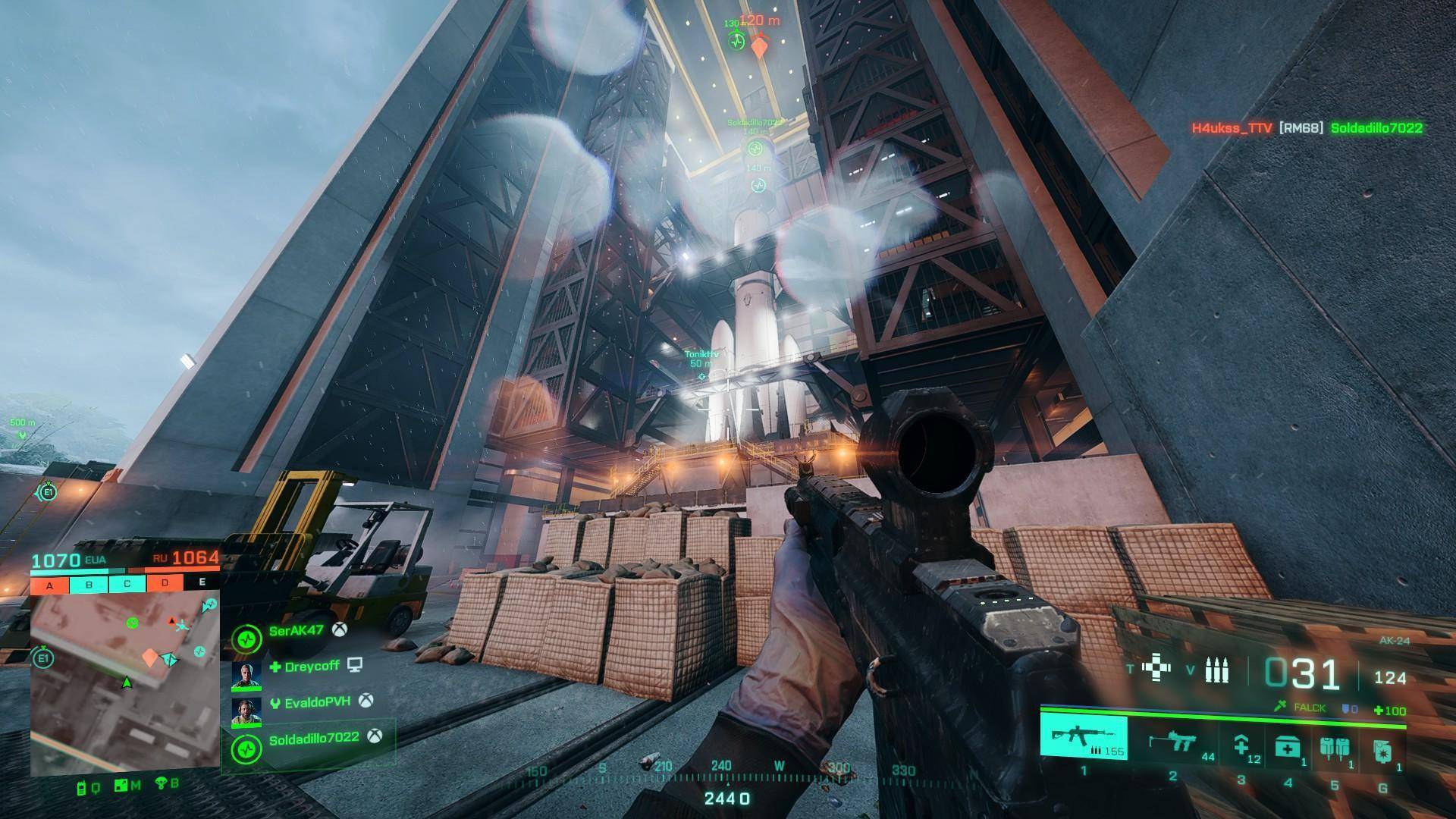Select objective flag E indicator
Image resolution: width=1456 pixels, height=819 pixels.
click(x=202, y=582)
